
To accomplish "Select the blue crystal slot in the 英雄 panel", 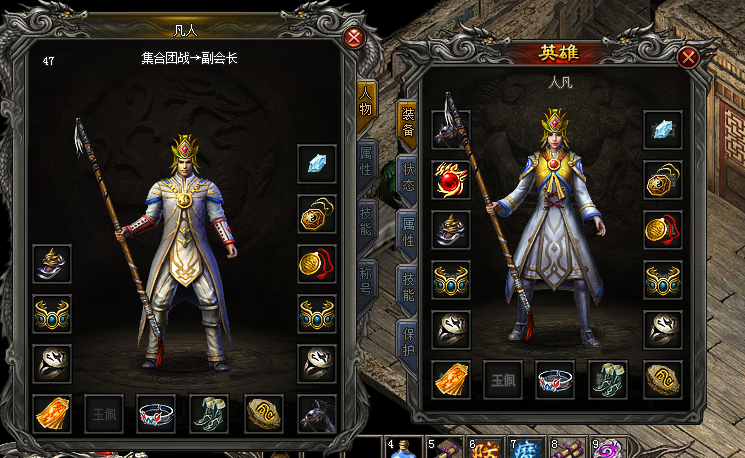I will coord(663,129).
